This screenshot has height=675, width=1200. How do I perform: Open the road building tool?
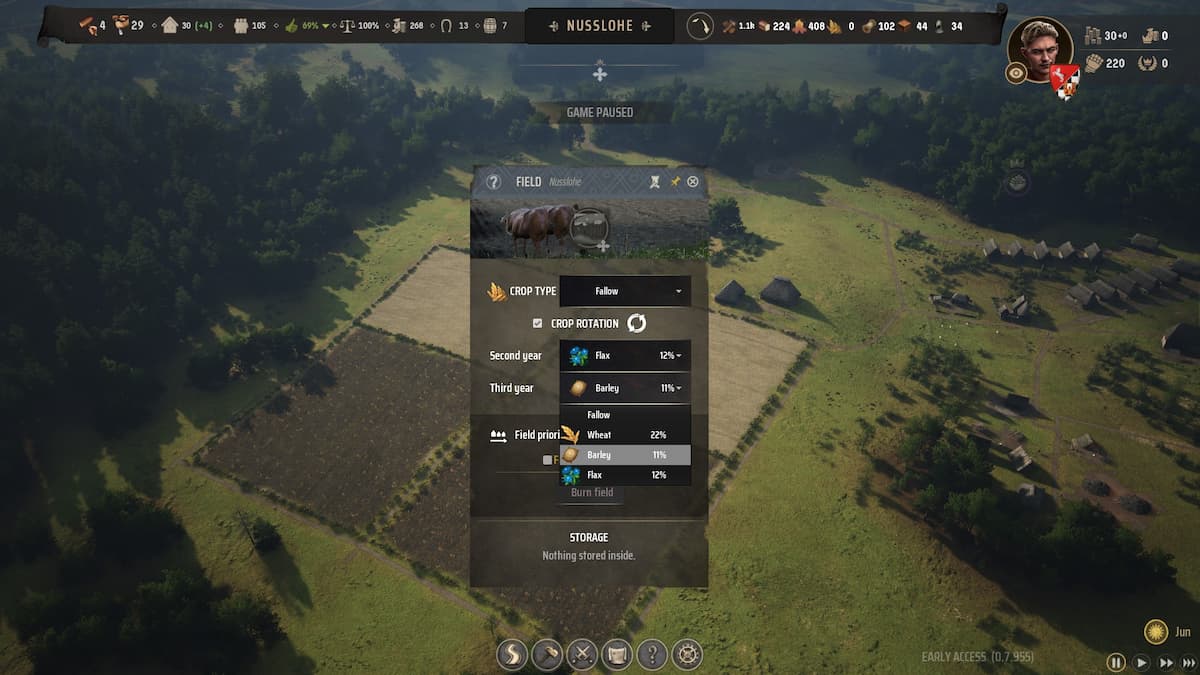513,655
